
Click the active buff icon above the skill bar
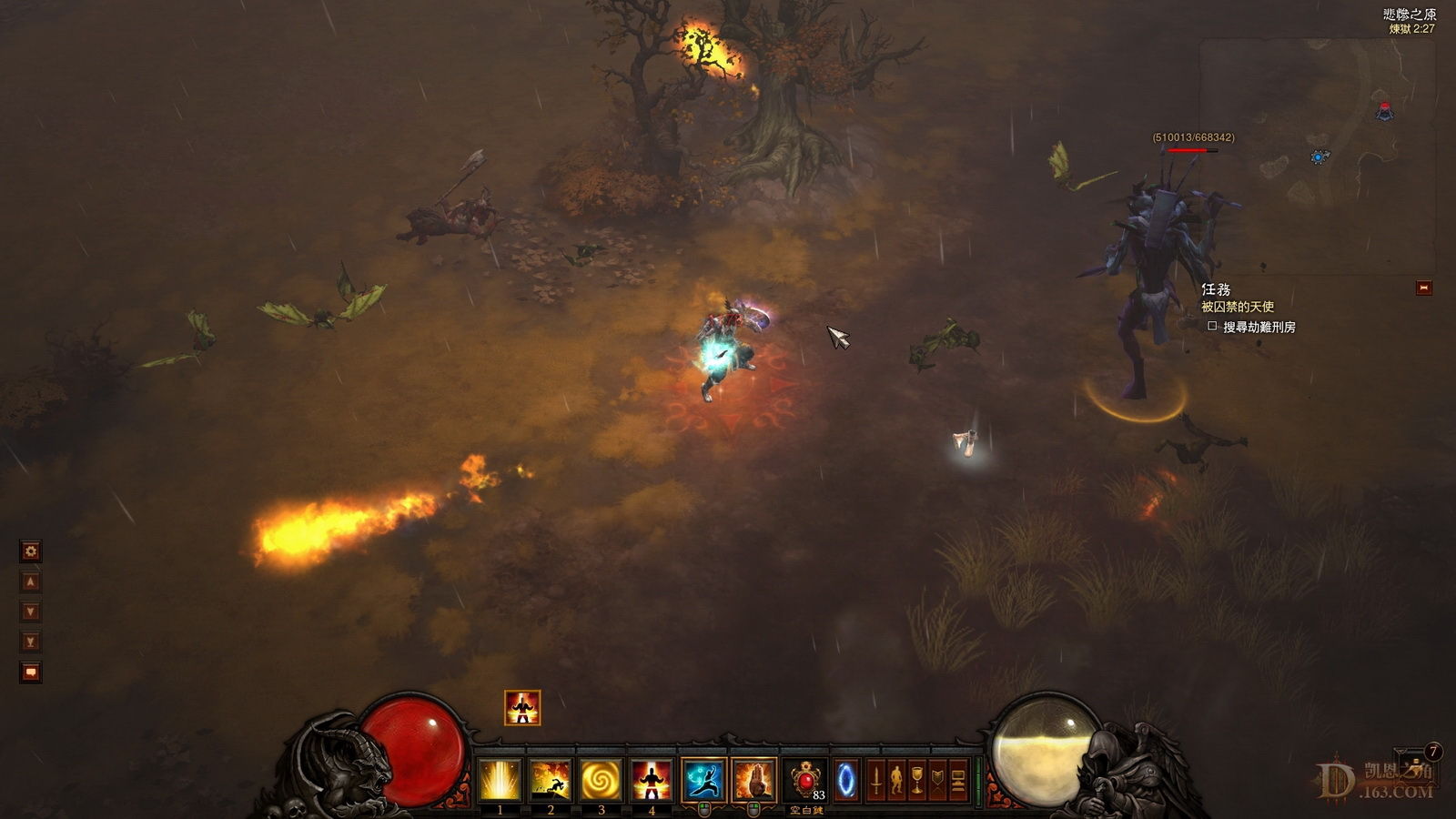[522, 707]
